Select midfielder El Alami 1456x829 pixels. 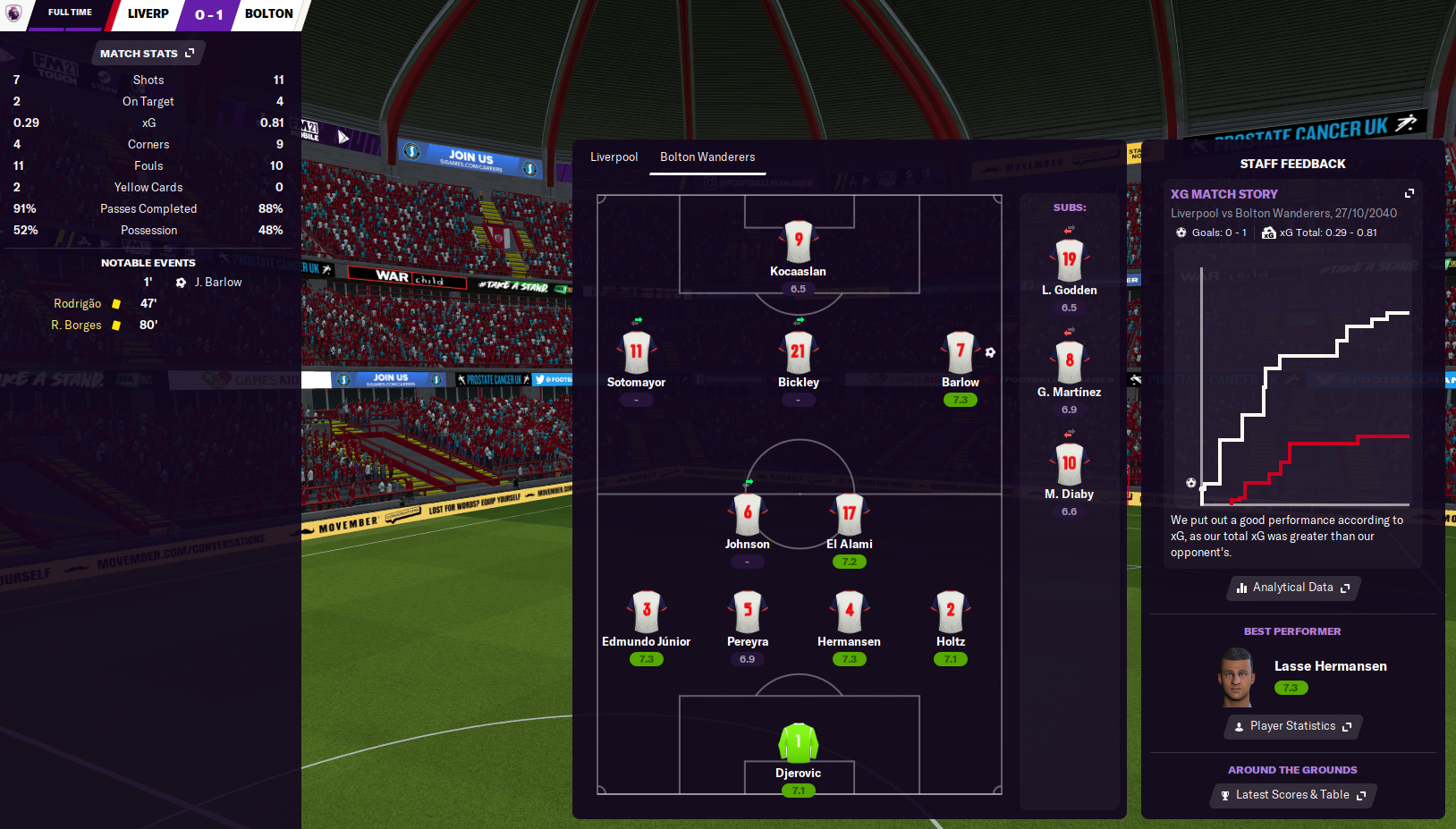click(x=849, y=514)
